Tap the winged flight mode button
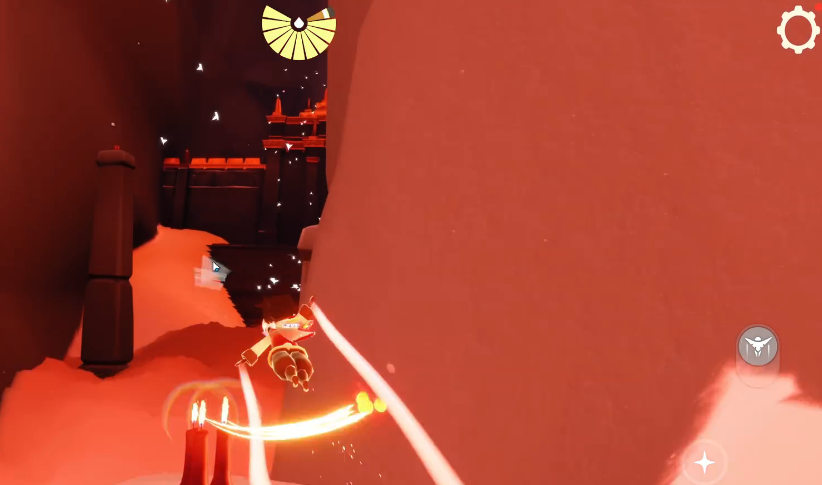 (x=758, y=347)
